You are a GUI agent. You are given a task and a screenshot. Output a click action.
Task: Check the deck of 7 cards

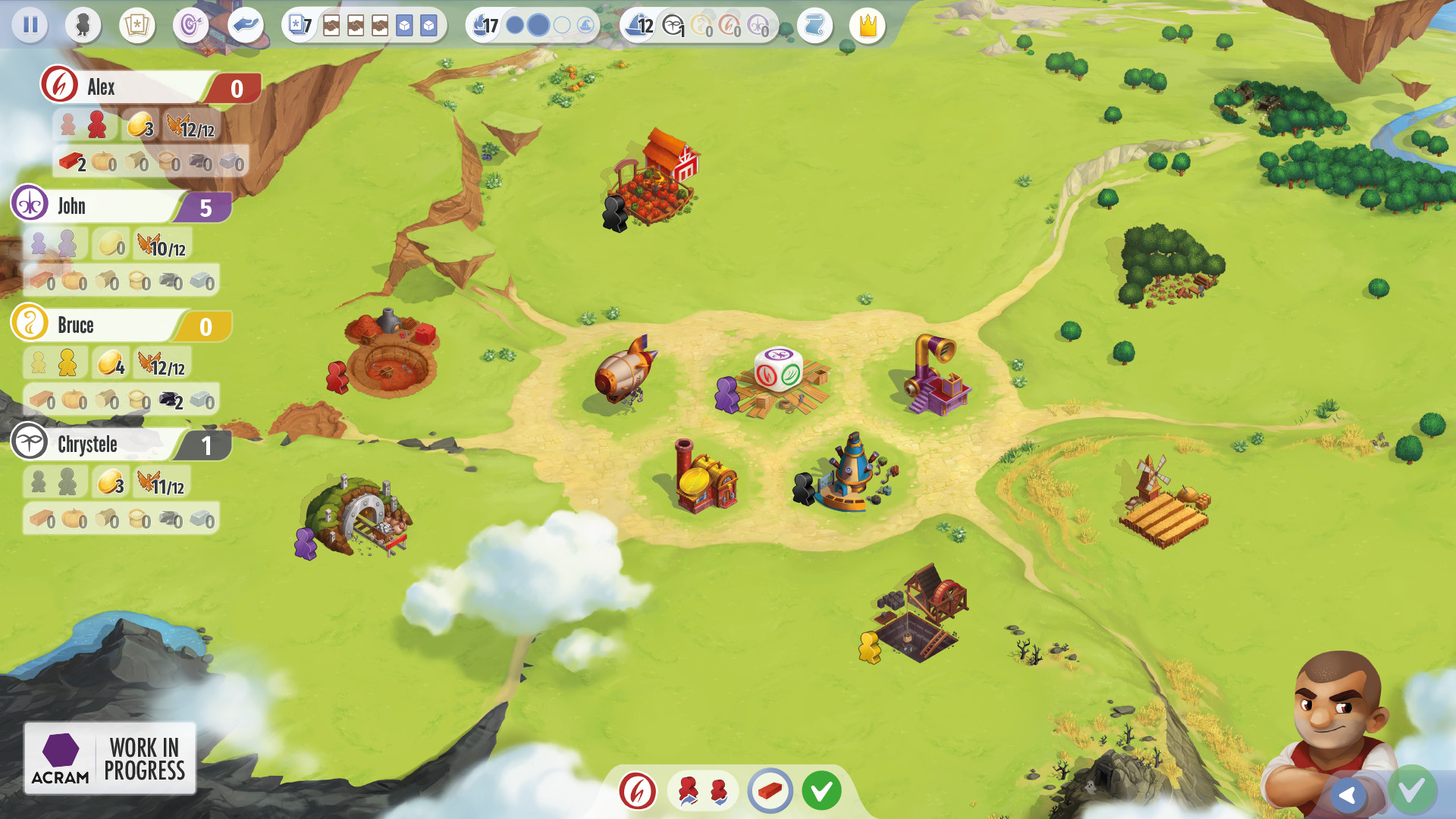[x=300, y=25]
